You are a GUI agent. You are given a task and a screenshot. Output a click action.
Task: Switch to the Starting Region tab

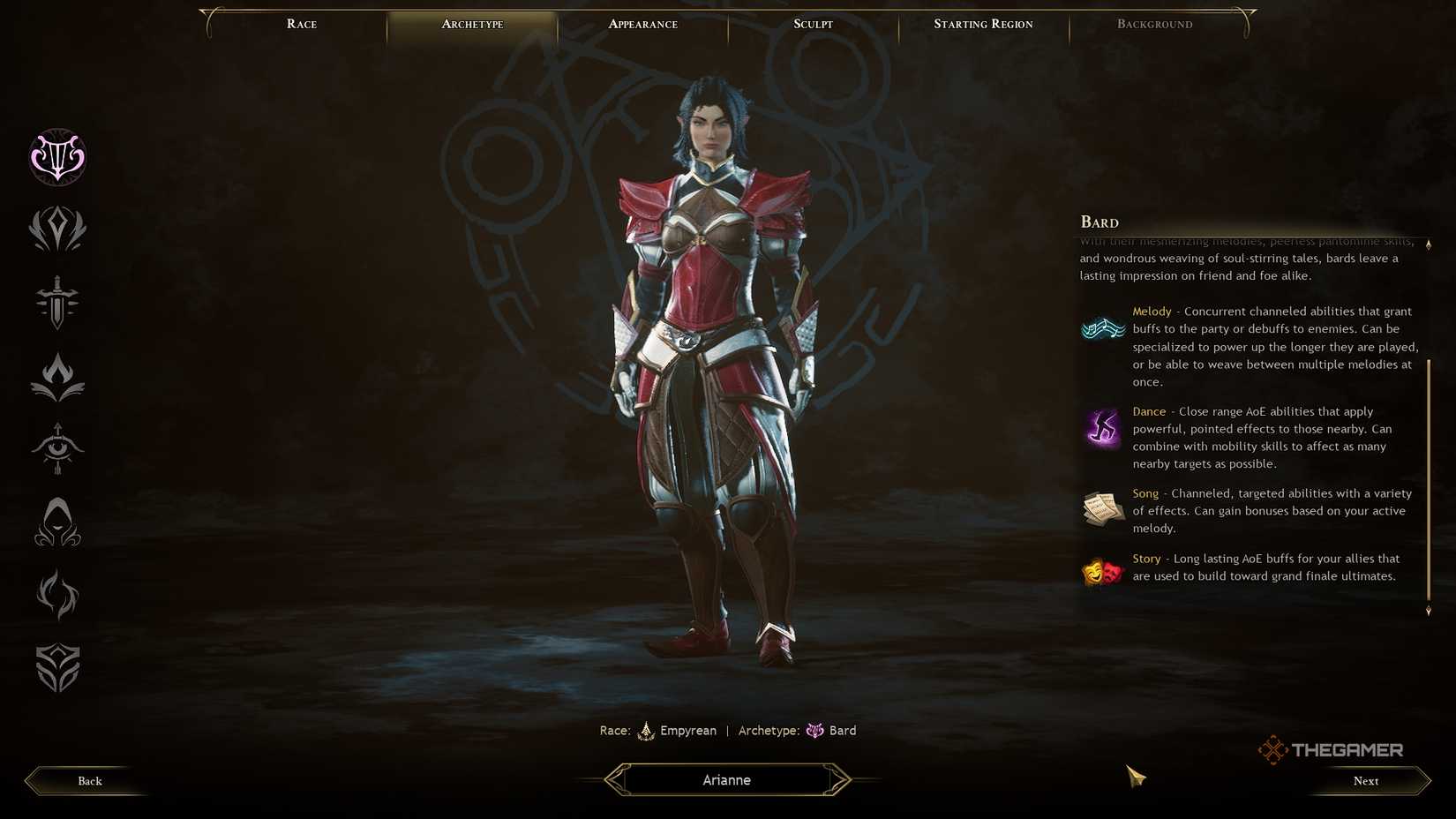(983, 24)
